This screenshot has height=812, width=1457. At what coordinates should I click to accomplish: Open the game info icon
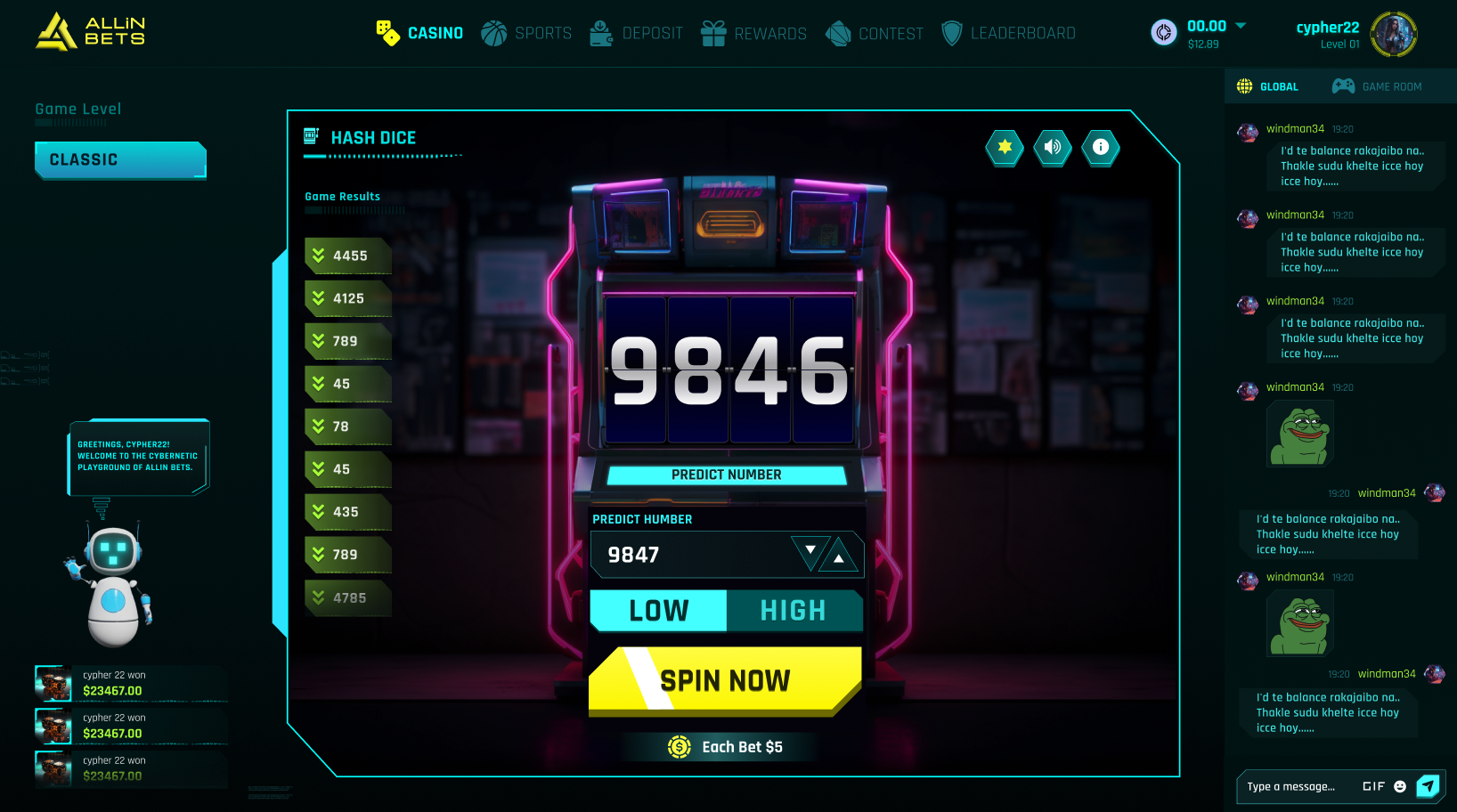[x=1101, y=147]
